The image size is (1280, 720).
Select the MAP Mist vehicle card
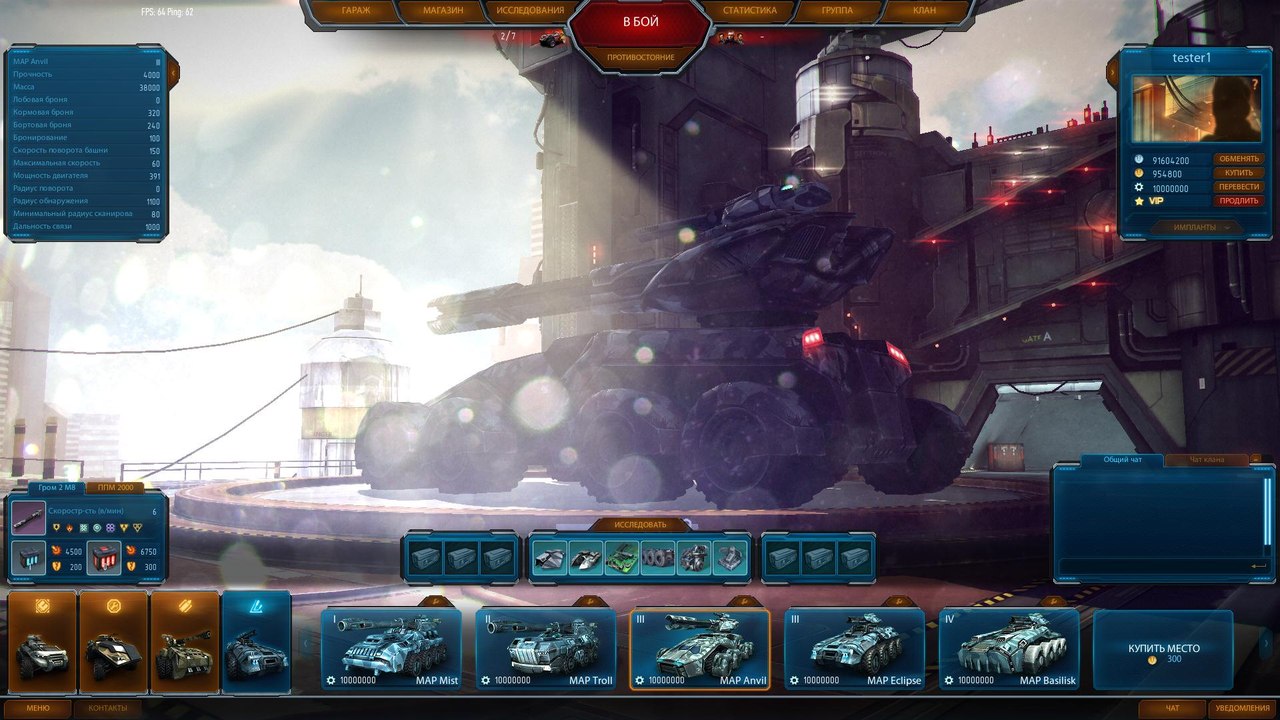[x=392, y=650]
